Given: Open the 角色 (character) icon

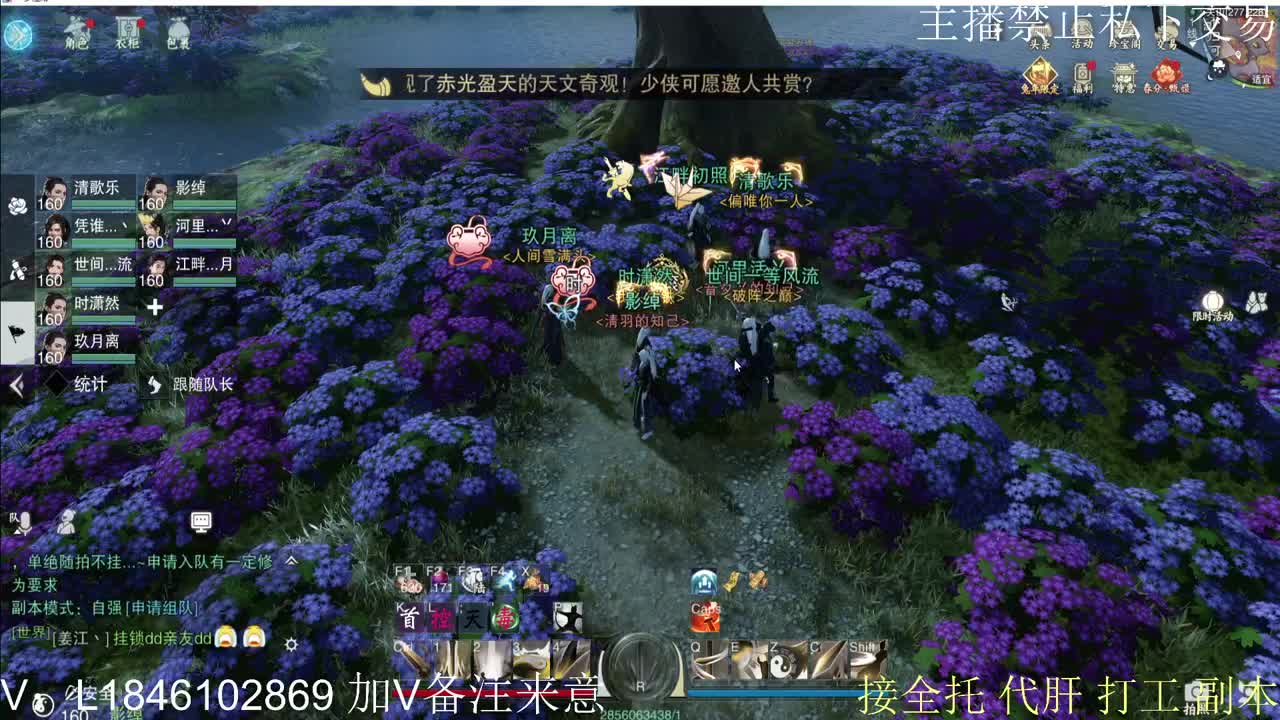Looking at the screenshot, I should 77,32.
